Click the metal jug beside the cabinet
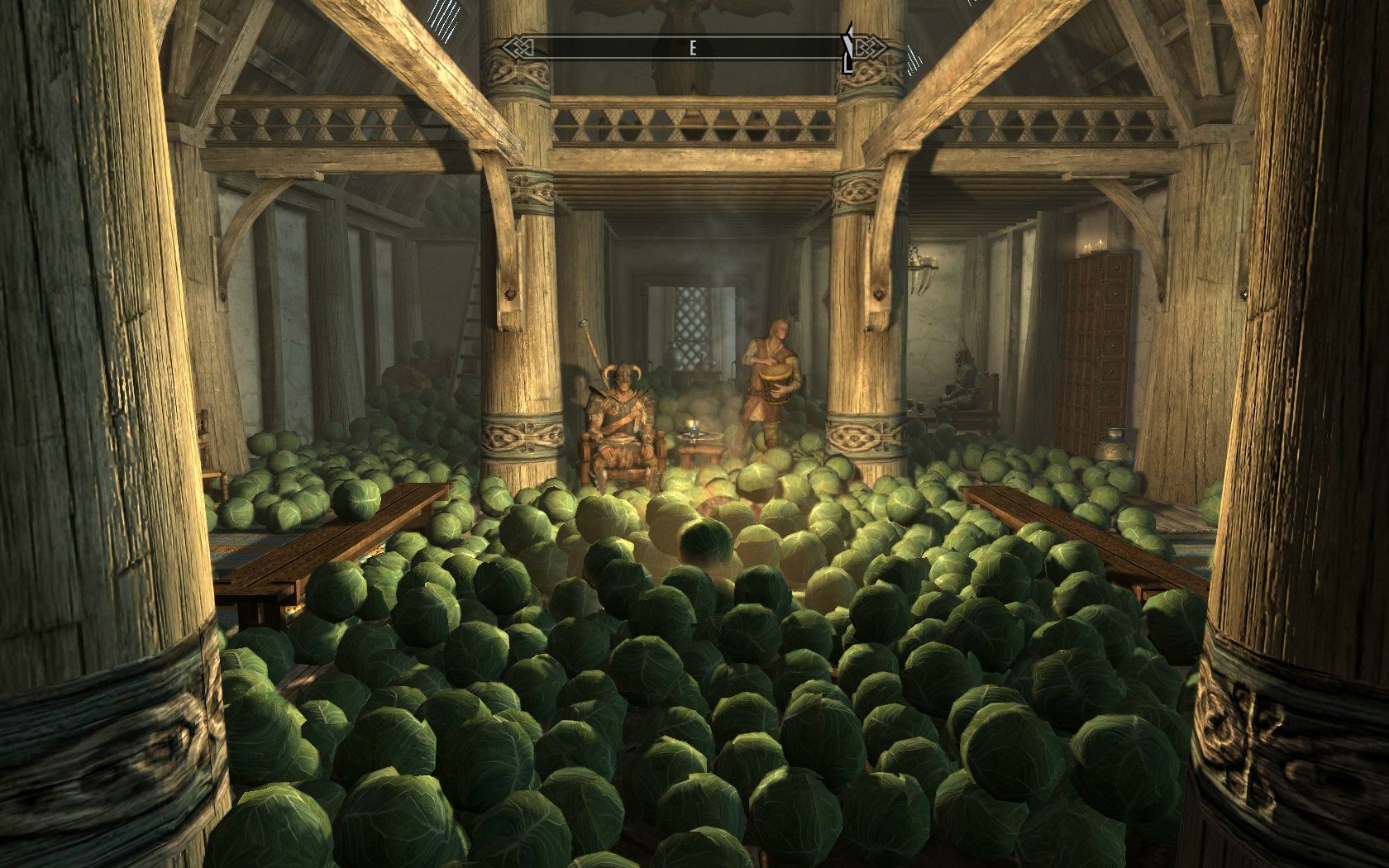This screenshot has height=868, width=1389. [1115, 442]
